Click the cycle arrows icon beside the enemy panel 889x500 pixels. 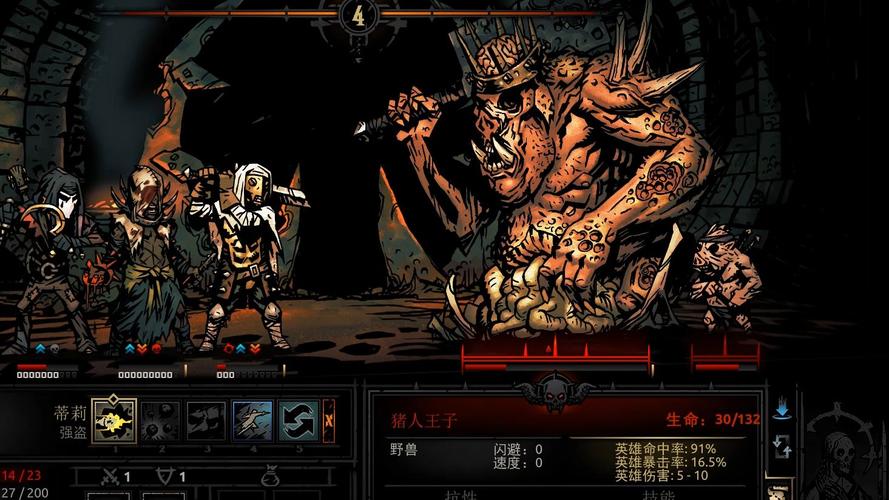(782, 445)
